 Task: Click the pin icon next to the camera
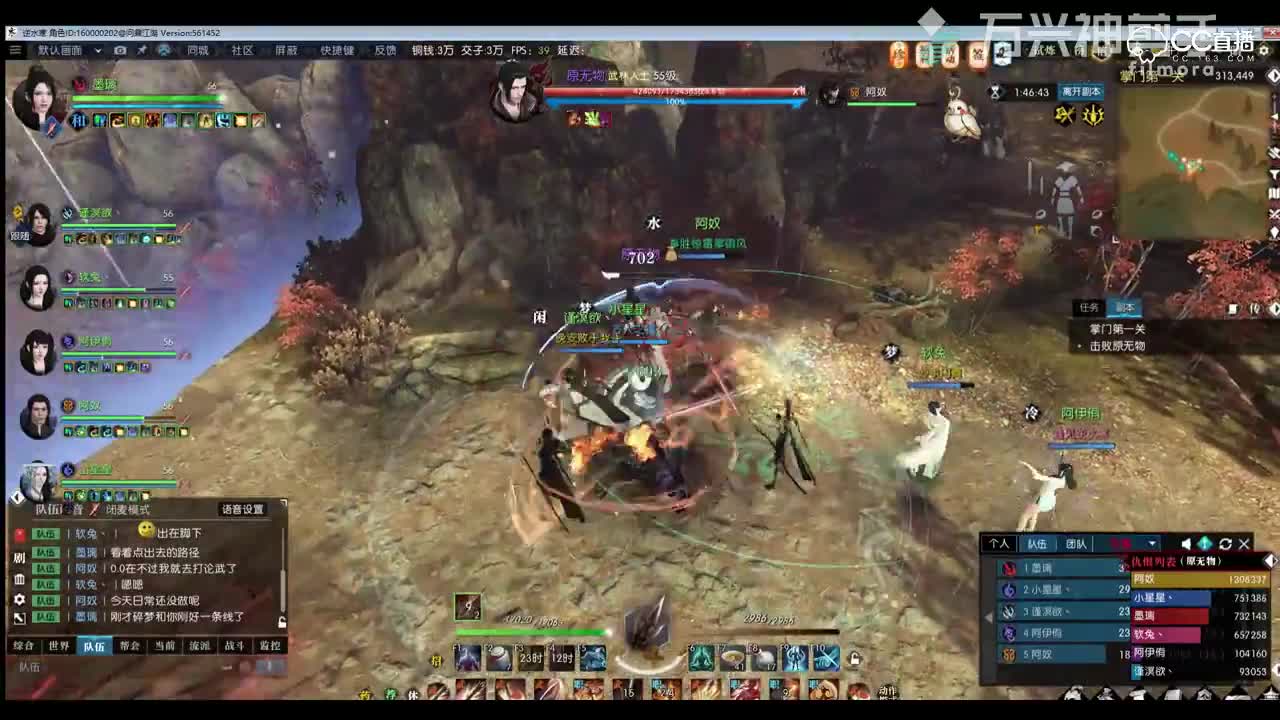[142, 50]
